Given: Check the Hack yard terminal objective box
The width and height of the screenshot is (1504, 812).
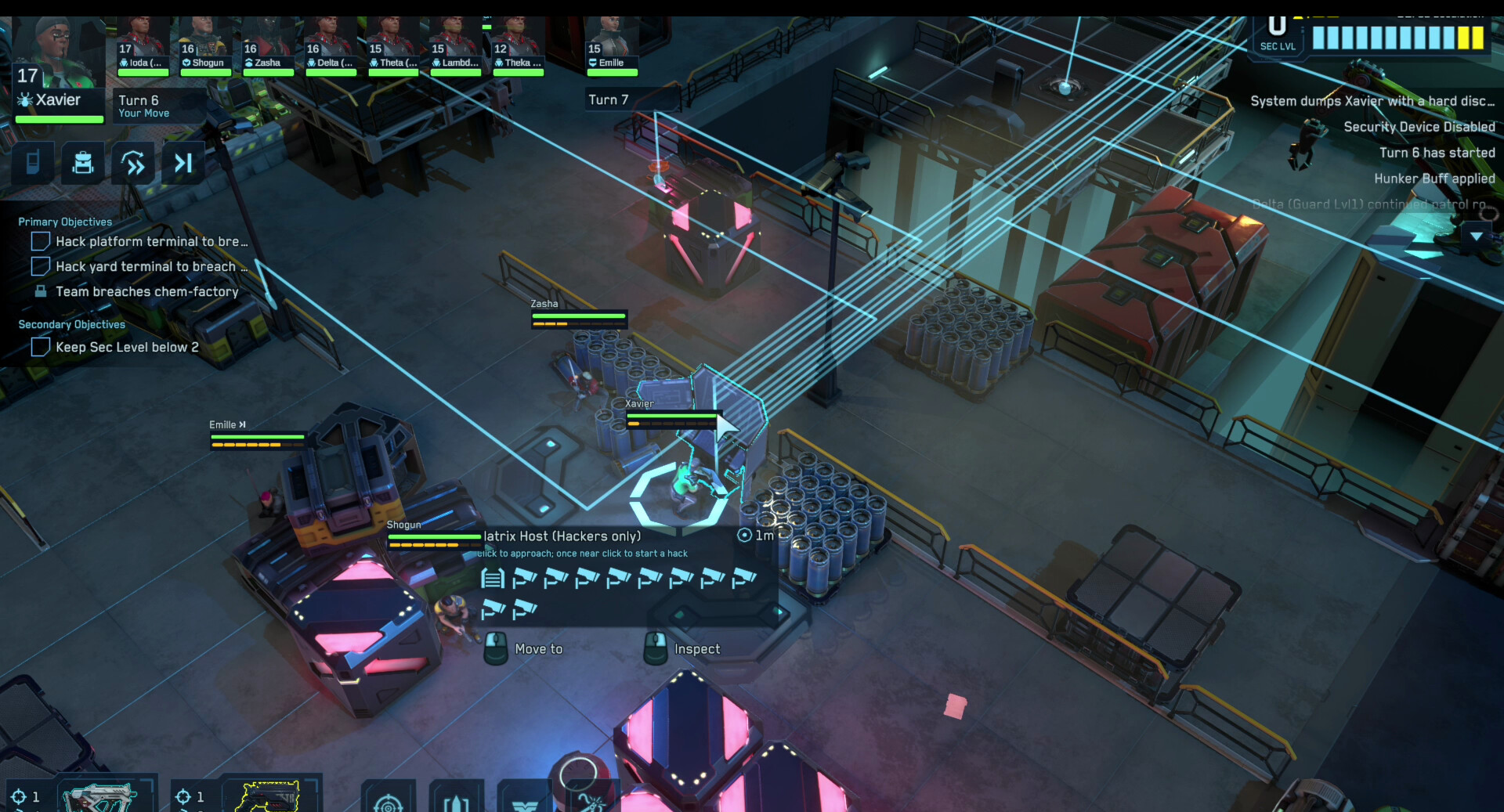Looking at the screenshot, I should pos(40,266).
